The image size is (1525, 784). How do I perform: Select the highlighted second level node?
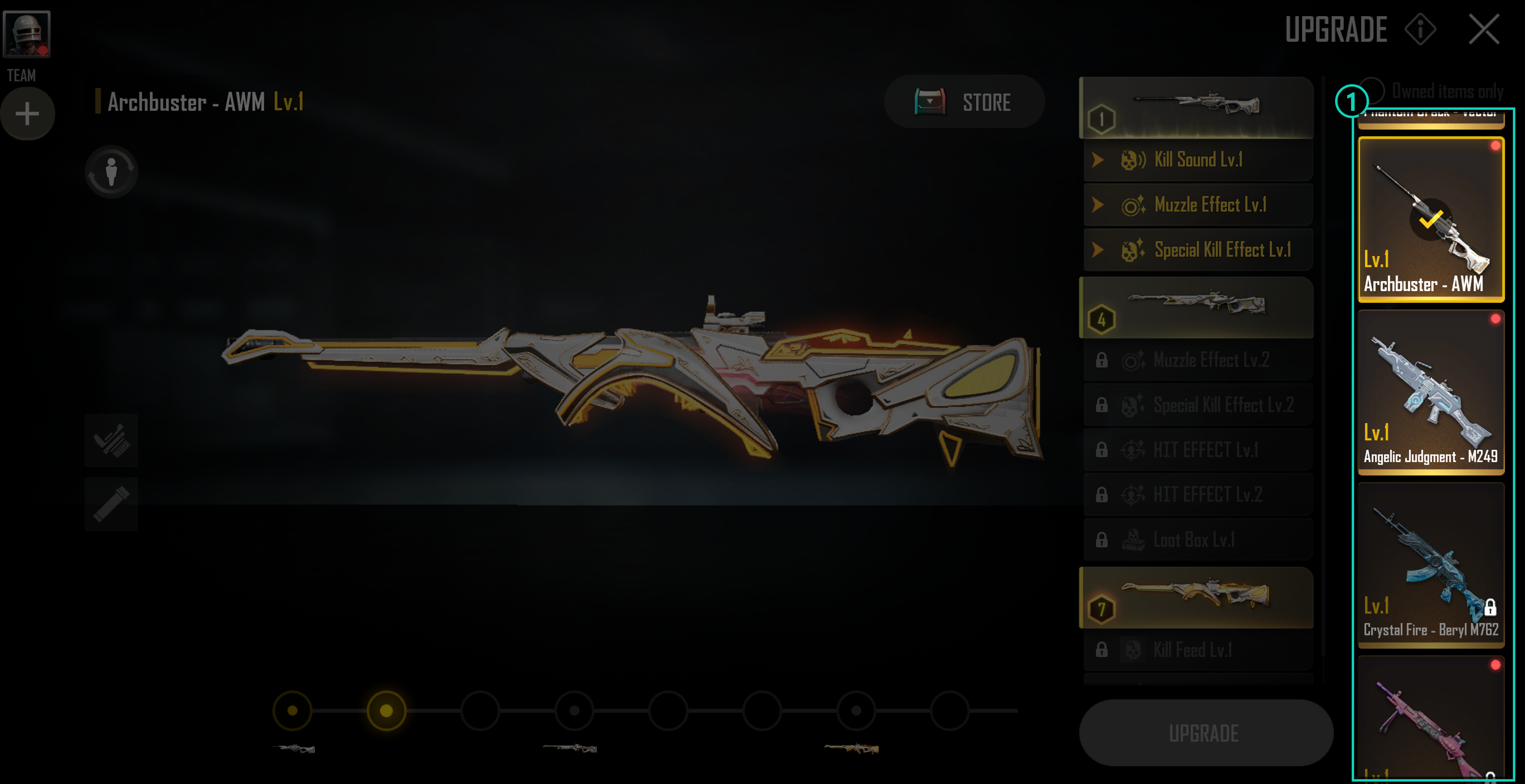point(386,710)
